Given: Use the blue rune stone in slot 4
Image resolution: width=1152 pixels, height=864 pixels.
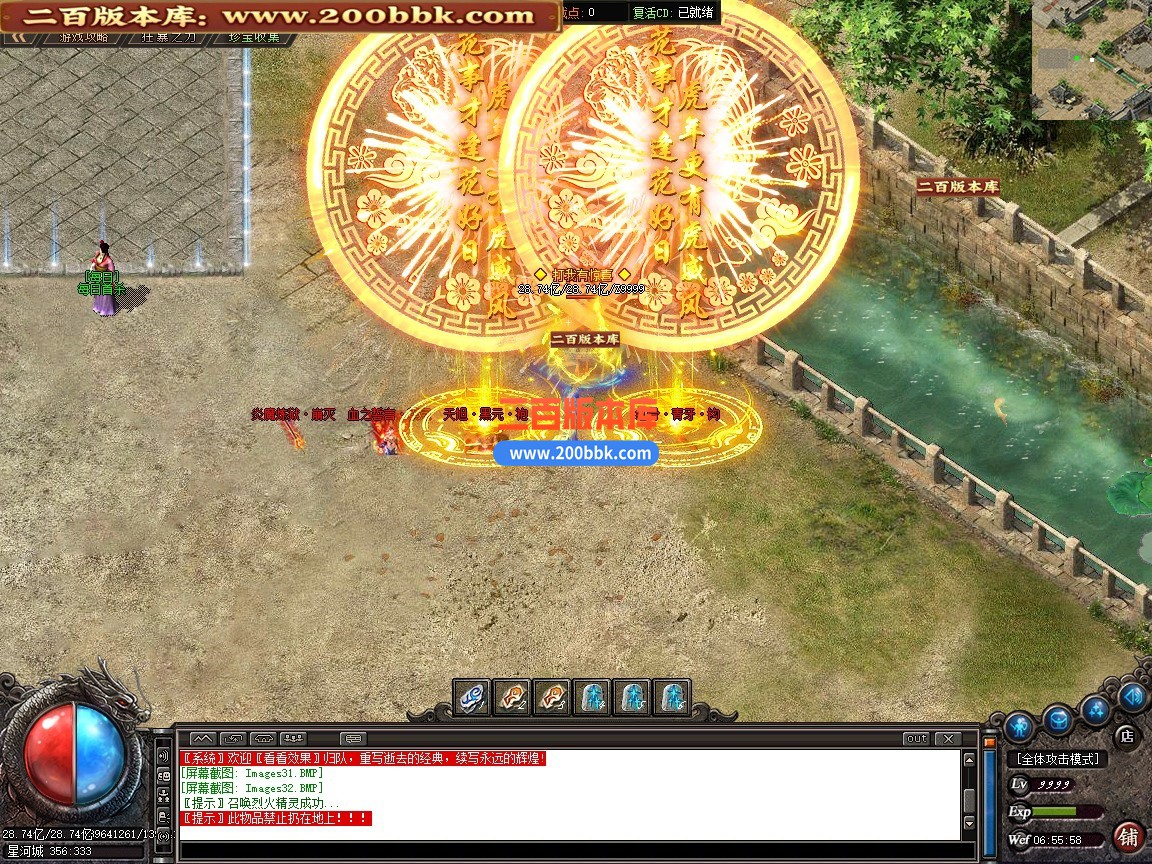Looking at the screenshot, I should (x=592, y=696).
